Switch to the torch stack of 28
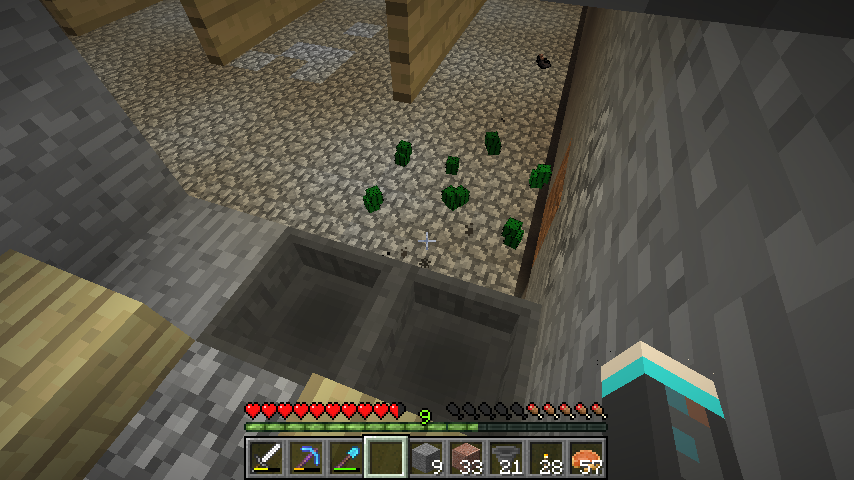The height and width of the screenshot is (480, 854). pos(545,458)
